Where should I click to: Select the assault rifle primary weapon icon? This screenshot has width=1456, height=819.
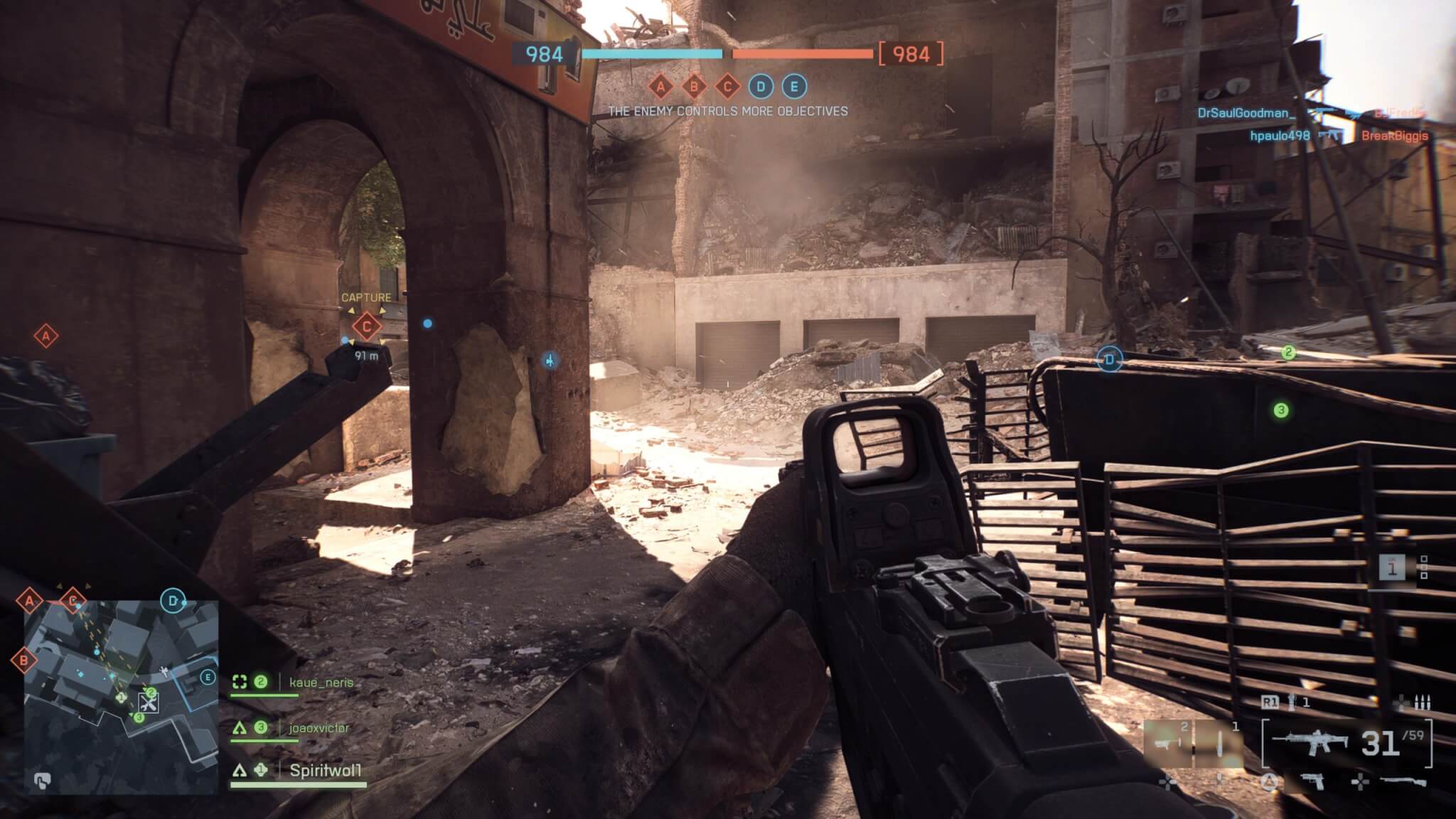(x=1310, y=743)
